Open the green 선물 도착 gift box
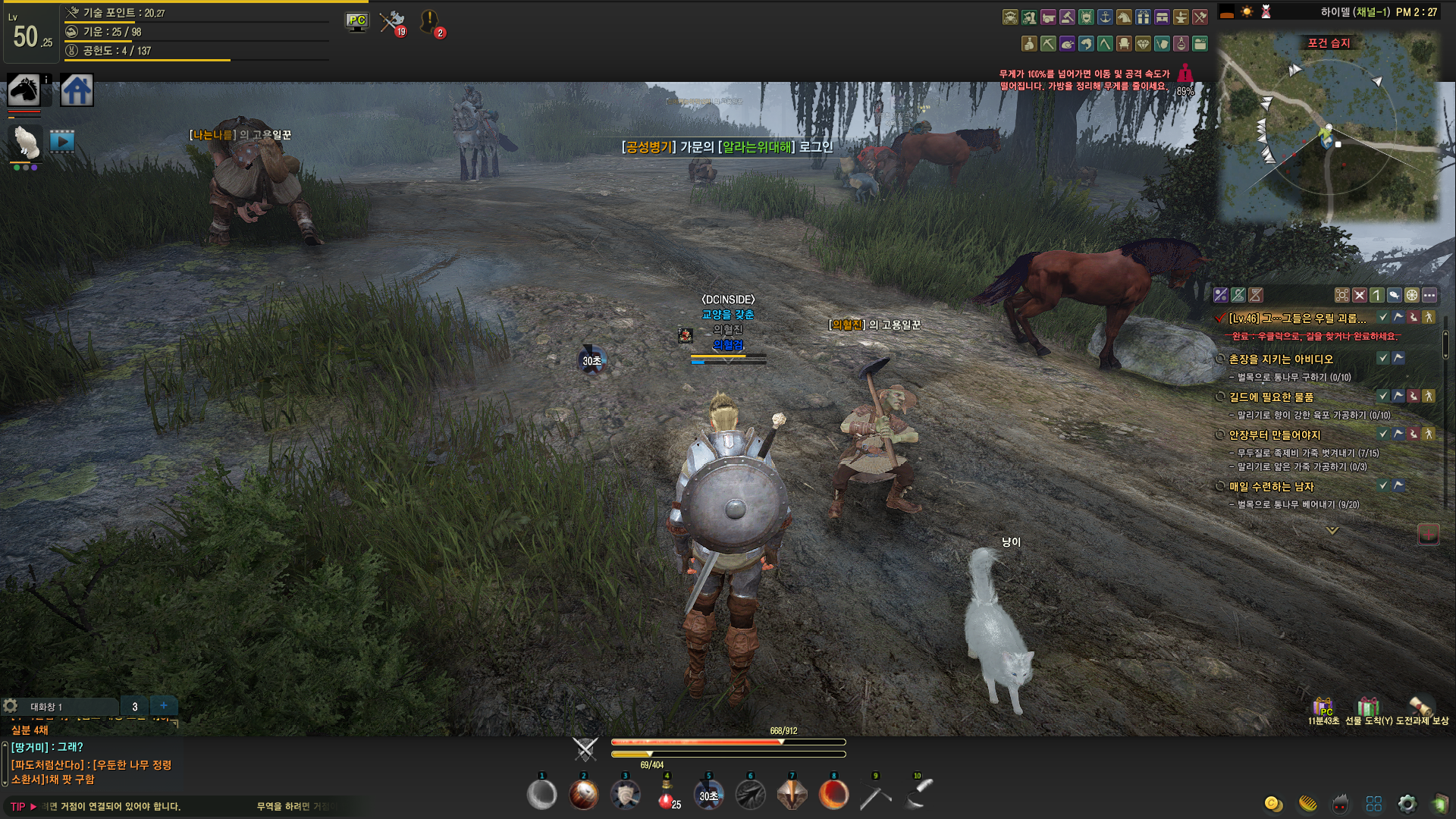 [1368, 707]
